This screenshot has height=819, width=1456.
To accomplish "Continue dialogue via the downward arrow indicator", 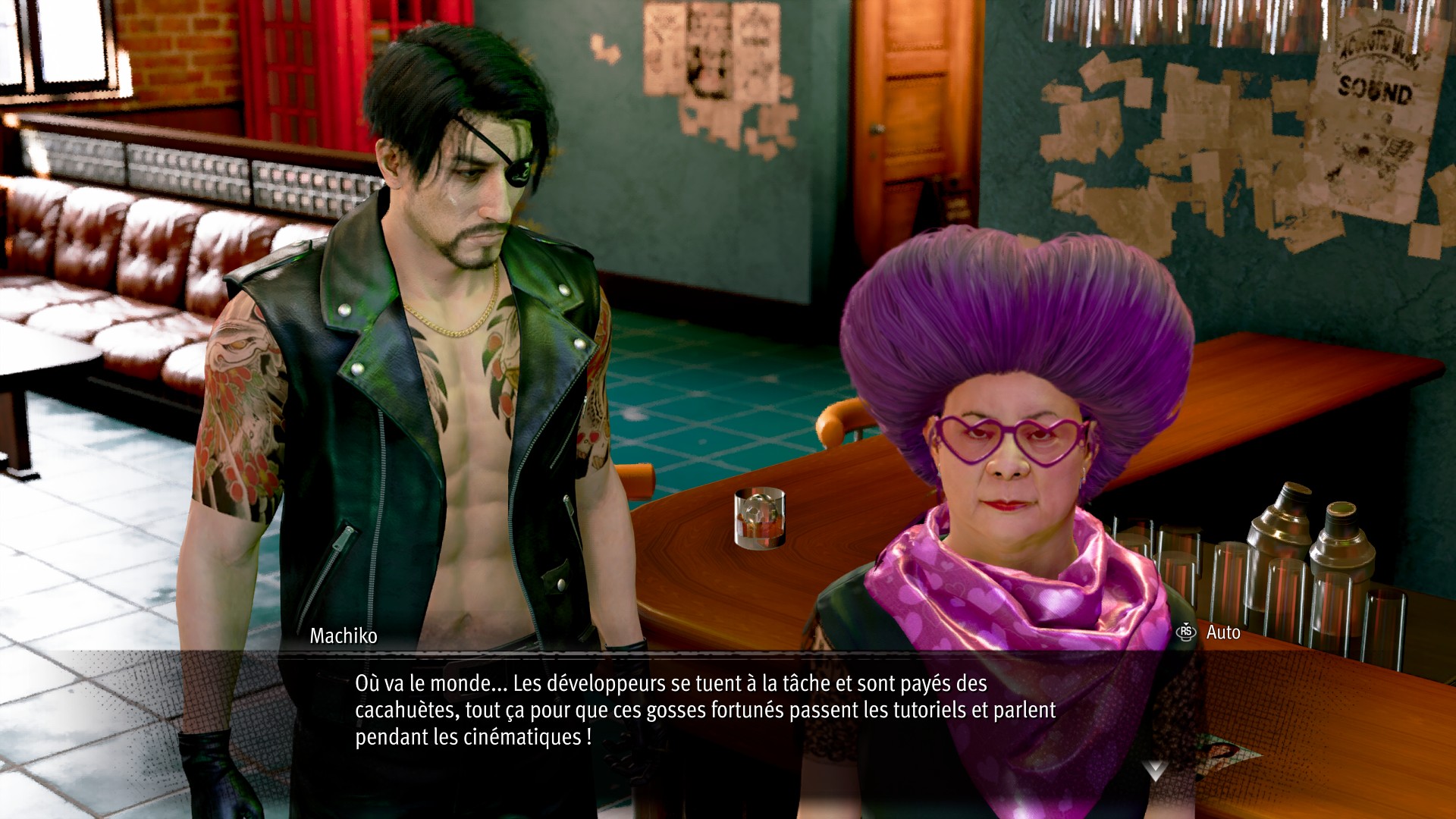I will click(1155, 771).
